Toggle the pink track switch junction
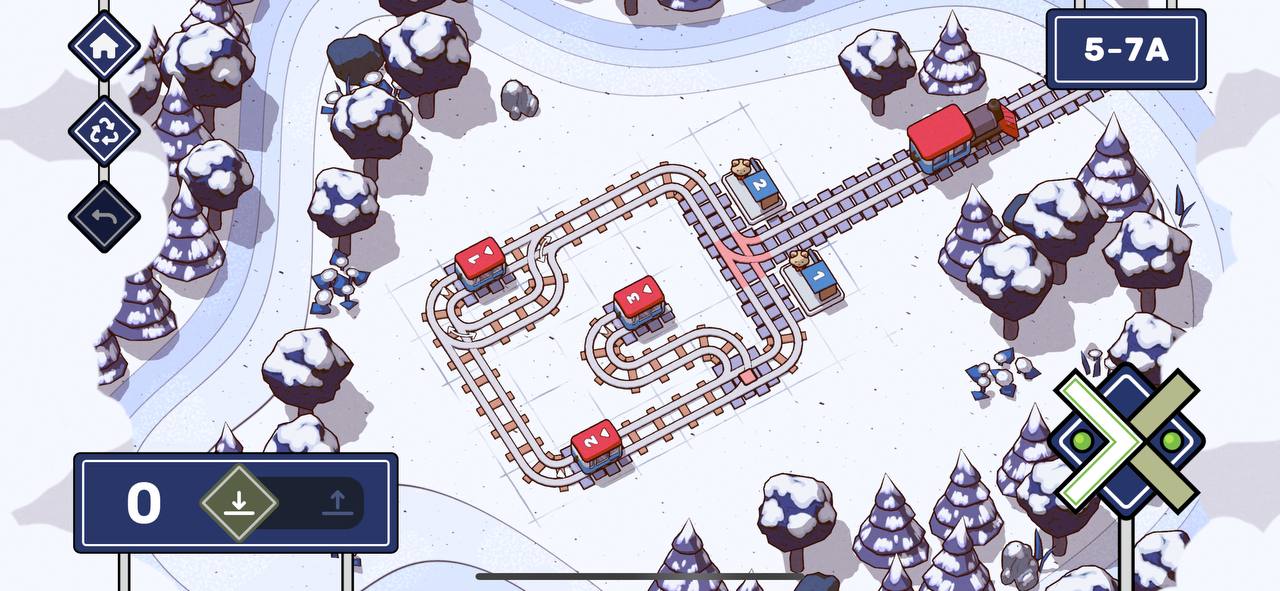 pos(746,251)
